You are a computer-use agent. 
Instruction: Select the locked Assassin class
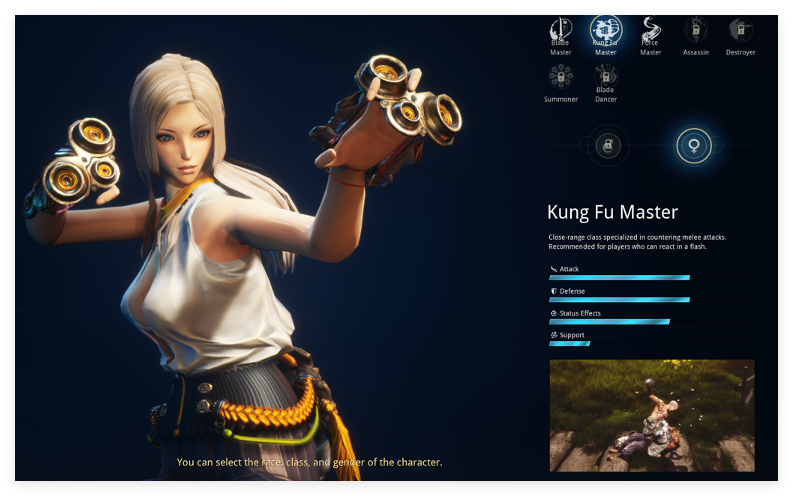[x=695, y=29]
